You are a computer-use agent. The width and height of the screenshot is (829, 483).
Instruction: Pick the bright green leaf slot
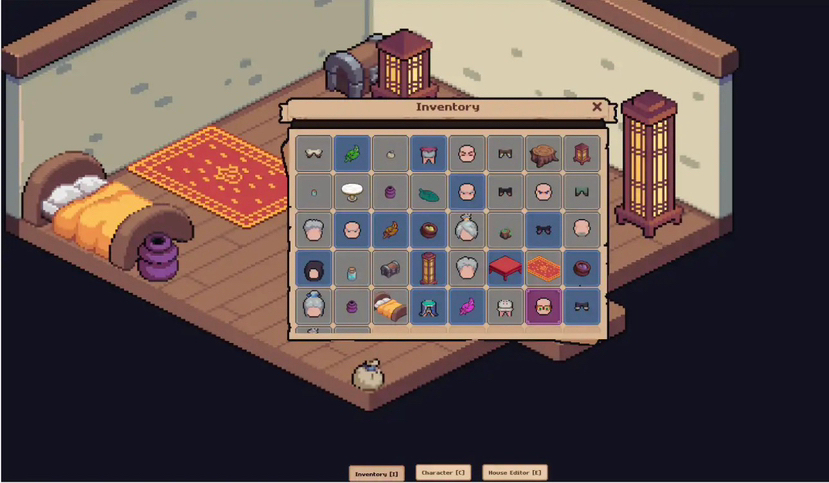[x=352, y=154]
